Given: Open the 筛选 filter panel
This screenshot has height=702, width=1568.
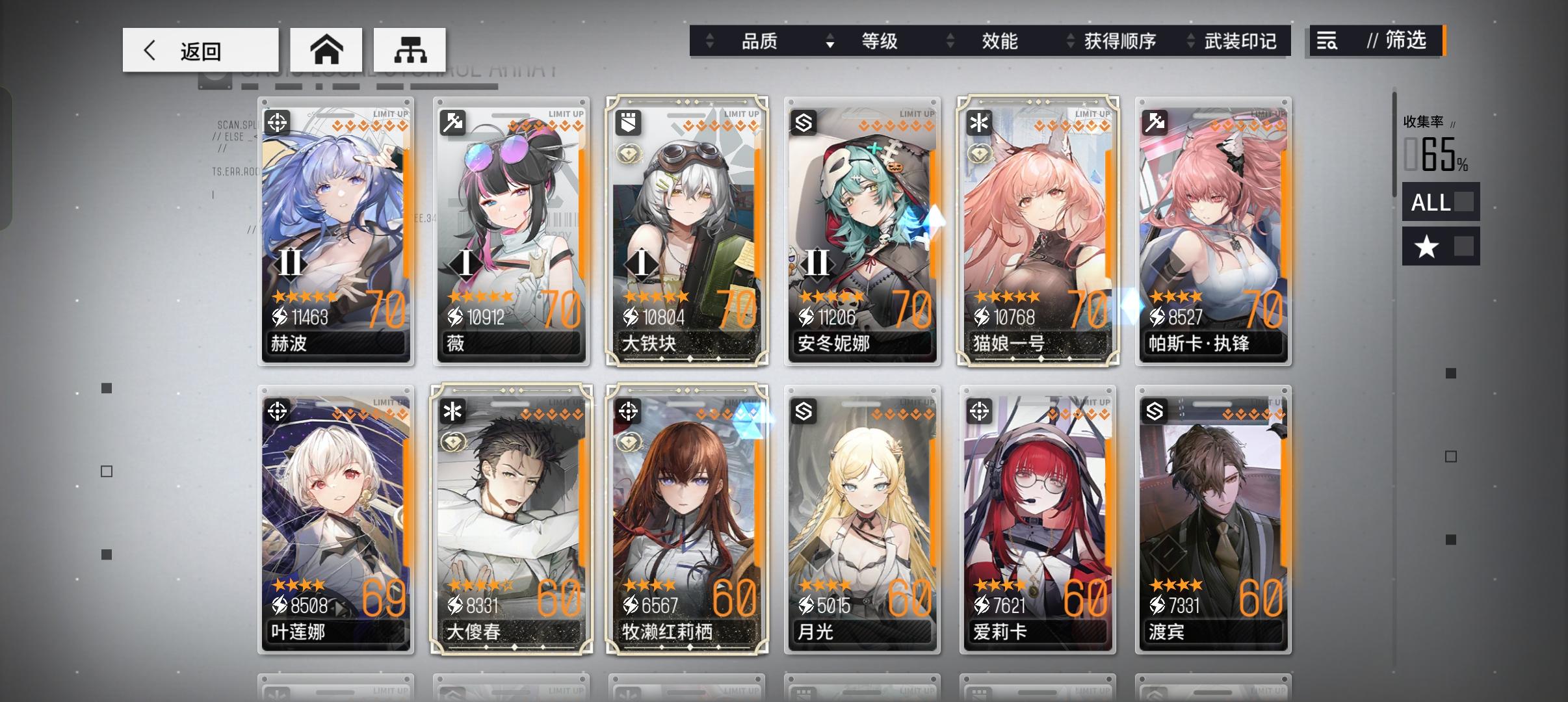Looking at the screenshot, I should [x=1378, y=42].
